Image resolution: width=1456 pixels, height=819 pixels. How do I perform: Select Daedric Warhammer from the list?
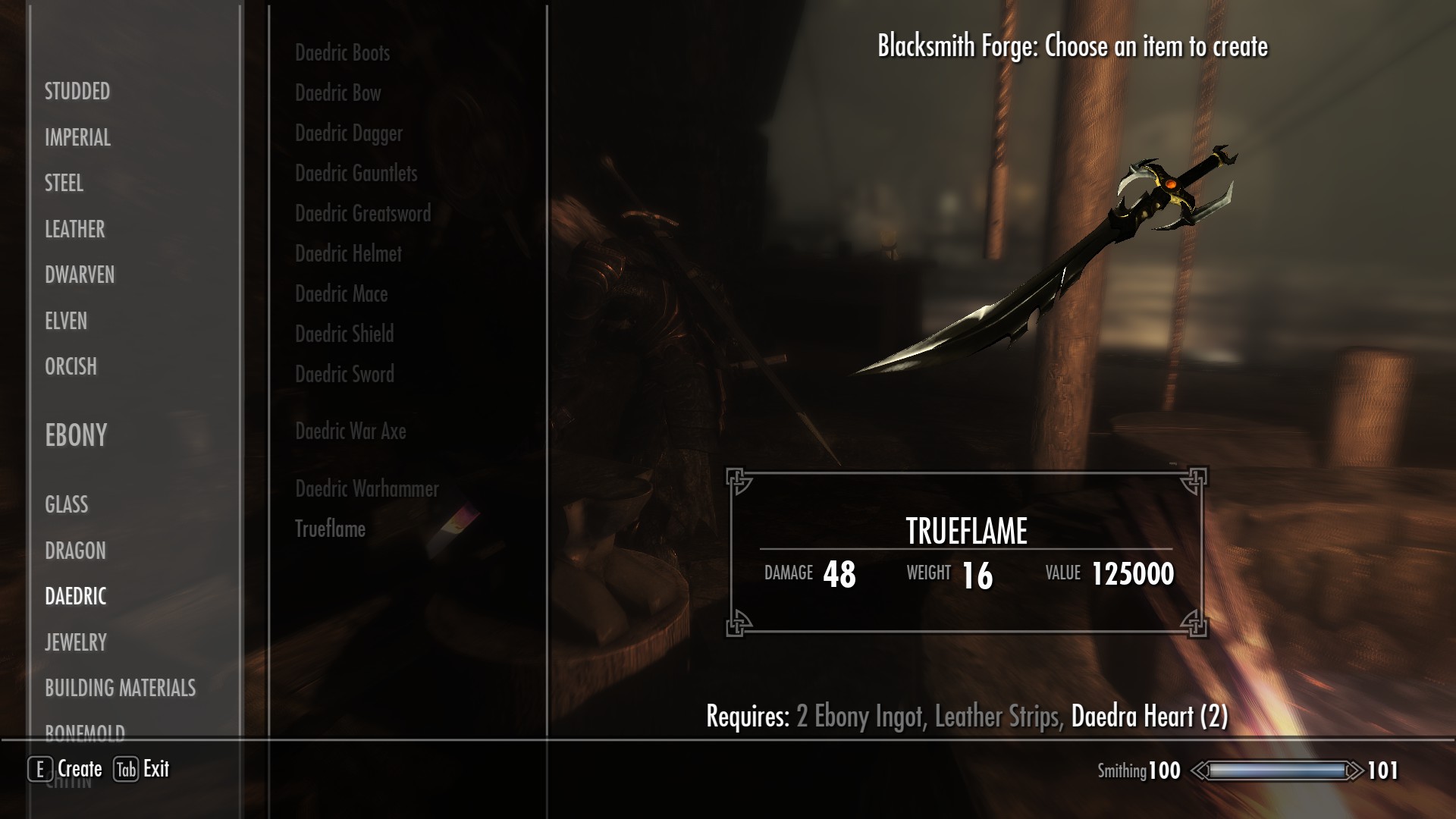pos(367,489)
